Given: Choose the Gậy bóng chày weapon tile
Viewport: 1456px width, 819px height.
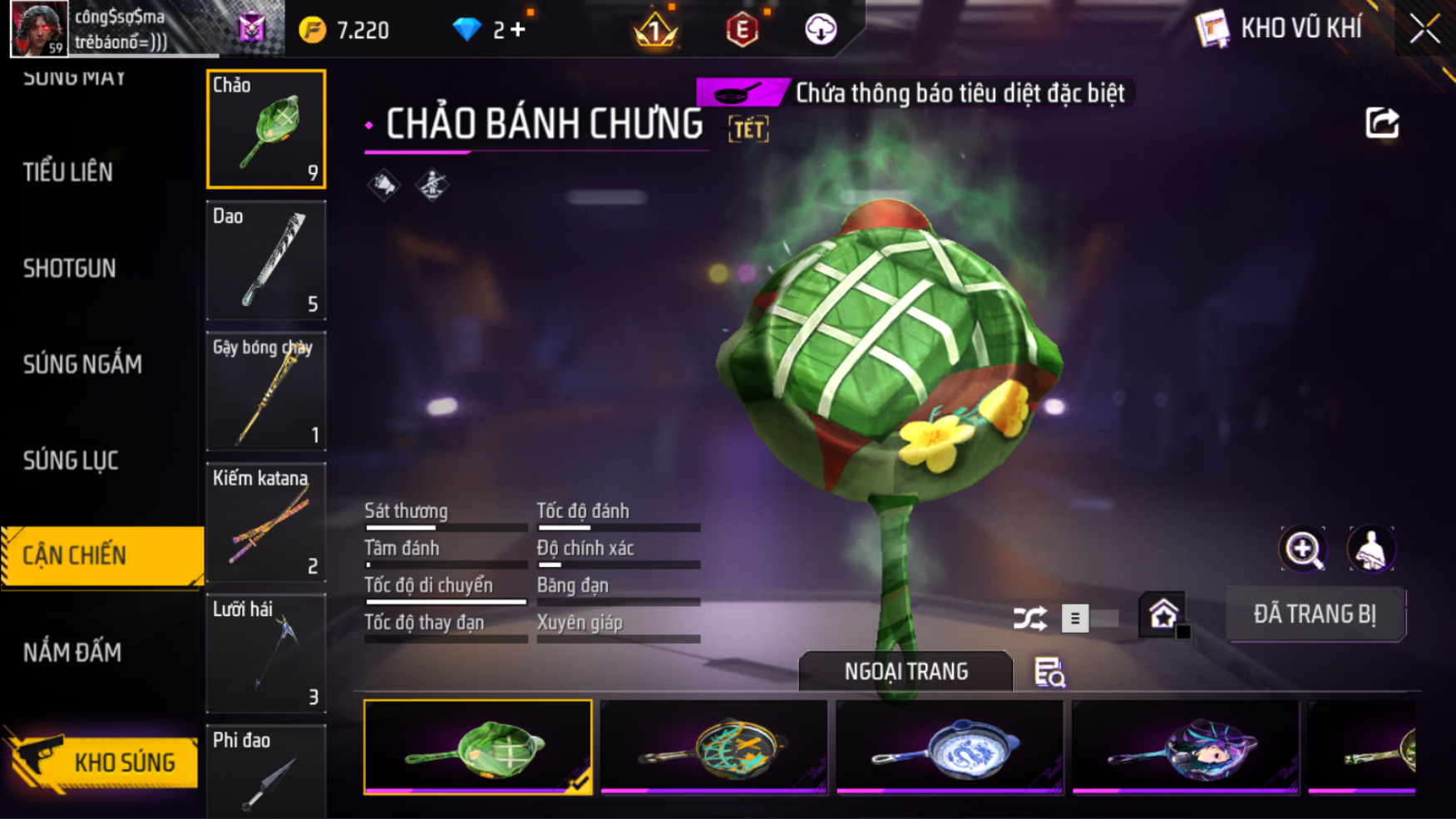Looking at the screenshot, I should coord(266,392).
